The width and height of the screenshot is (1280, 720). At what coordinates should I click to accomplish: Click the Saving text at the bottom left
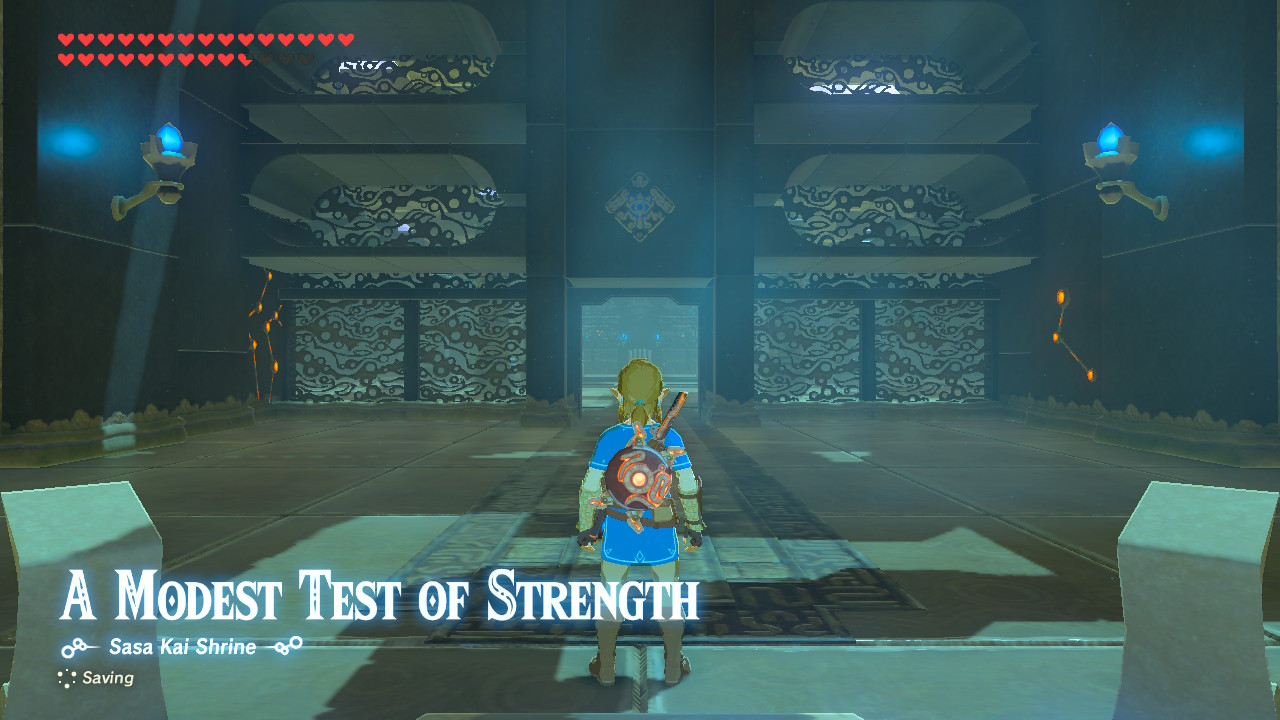(110, 679)
